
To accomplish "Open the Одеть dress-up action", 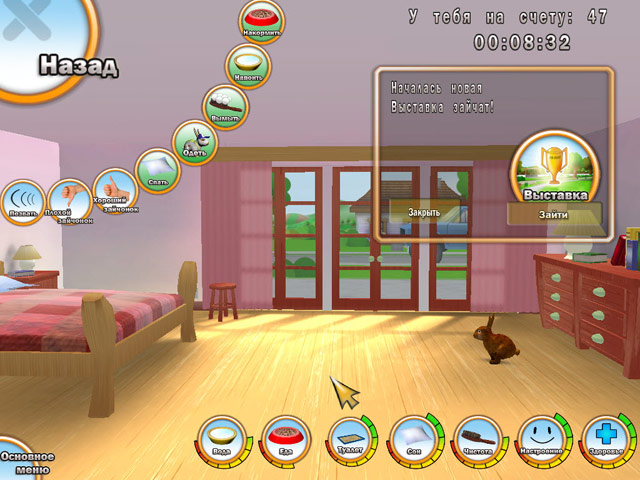I will point(194,144).
